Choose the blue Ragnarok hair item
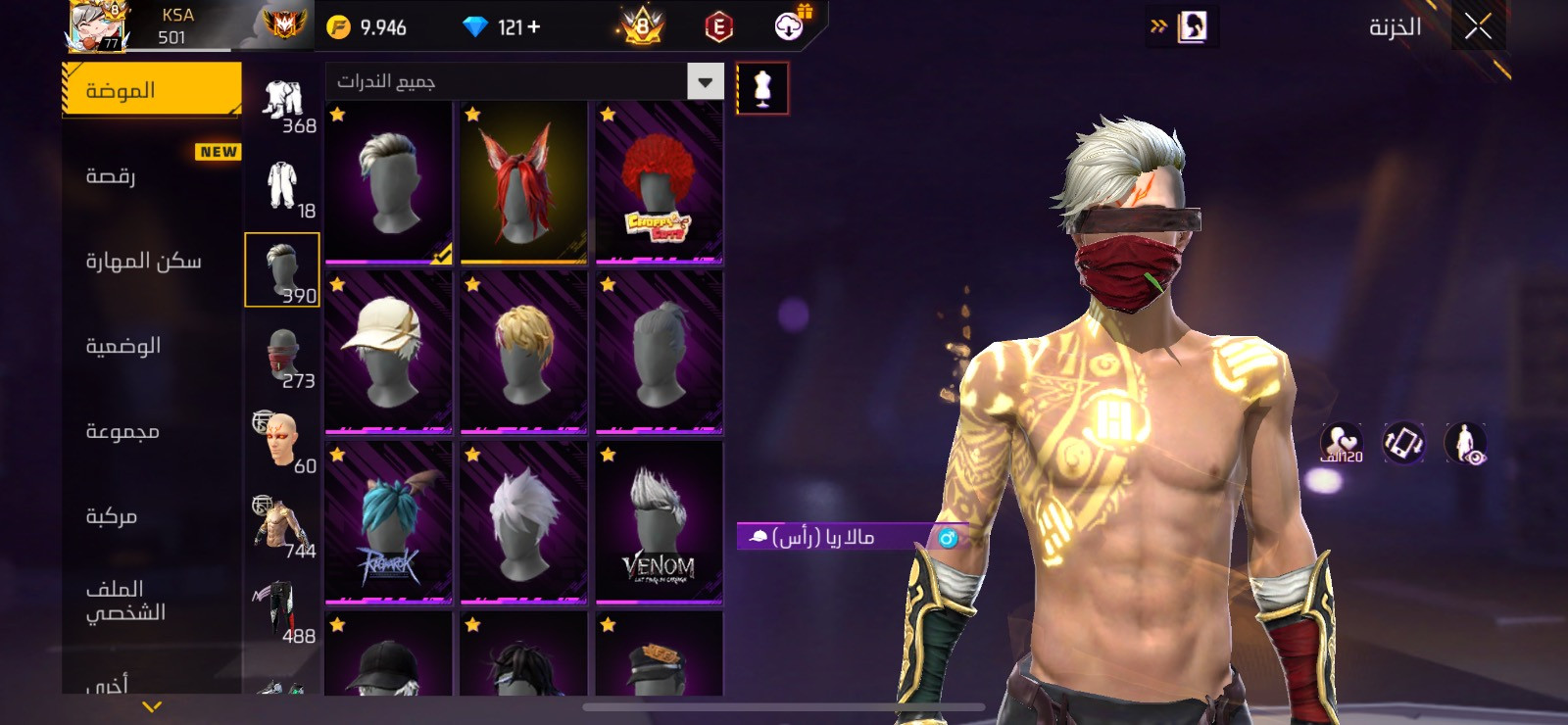Viewport: 1568px width, 725px height. point(388,522)
